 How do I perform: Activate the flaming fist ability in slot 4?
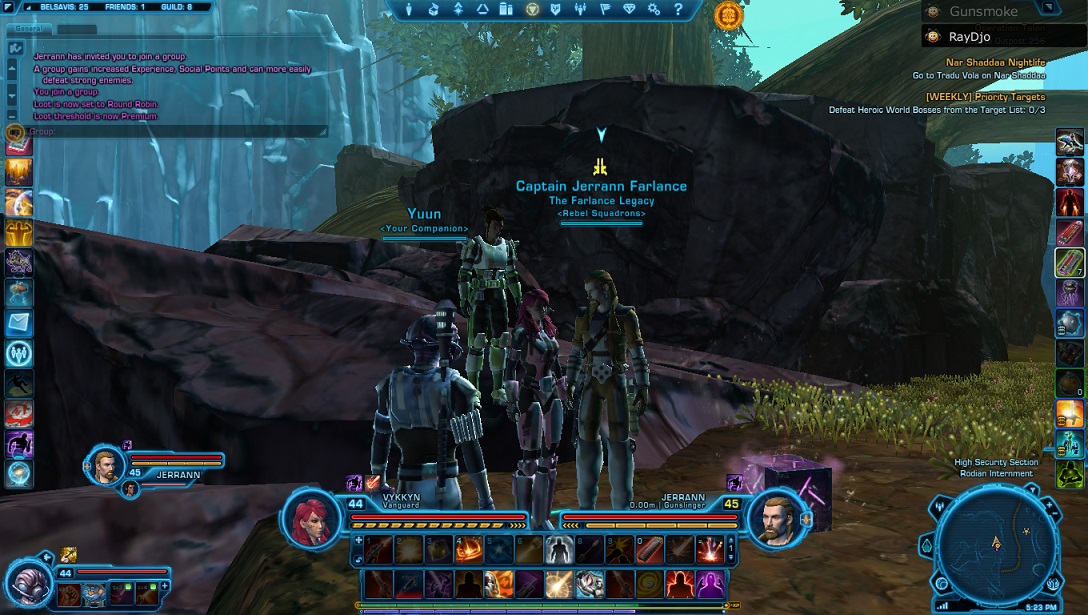469,548
